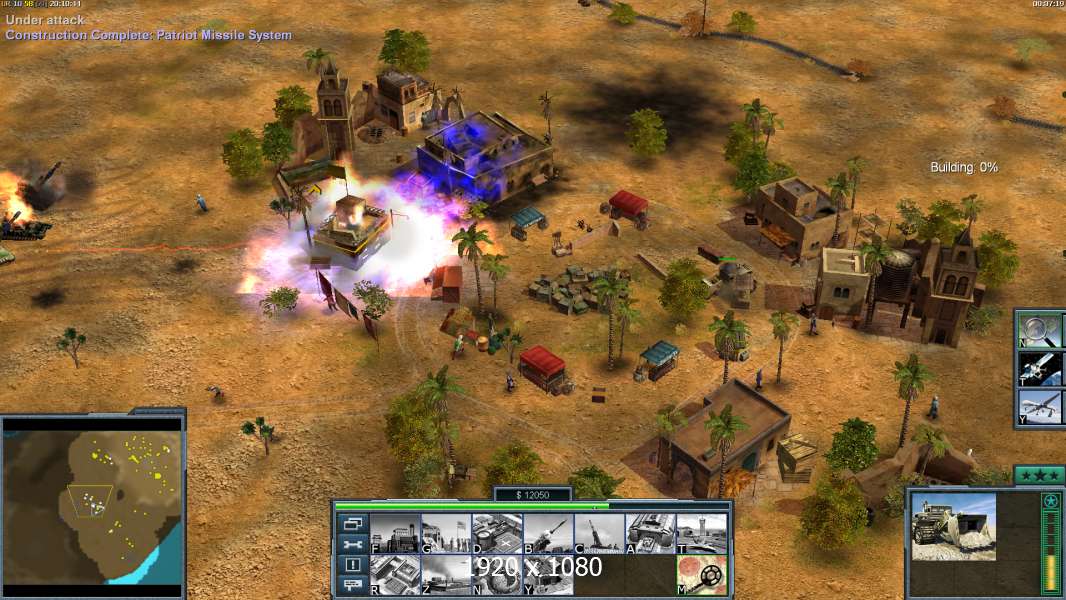Select the building icon labeled R
Viewport: 1066px width, 600px height.
click(x=395, y=574)
